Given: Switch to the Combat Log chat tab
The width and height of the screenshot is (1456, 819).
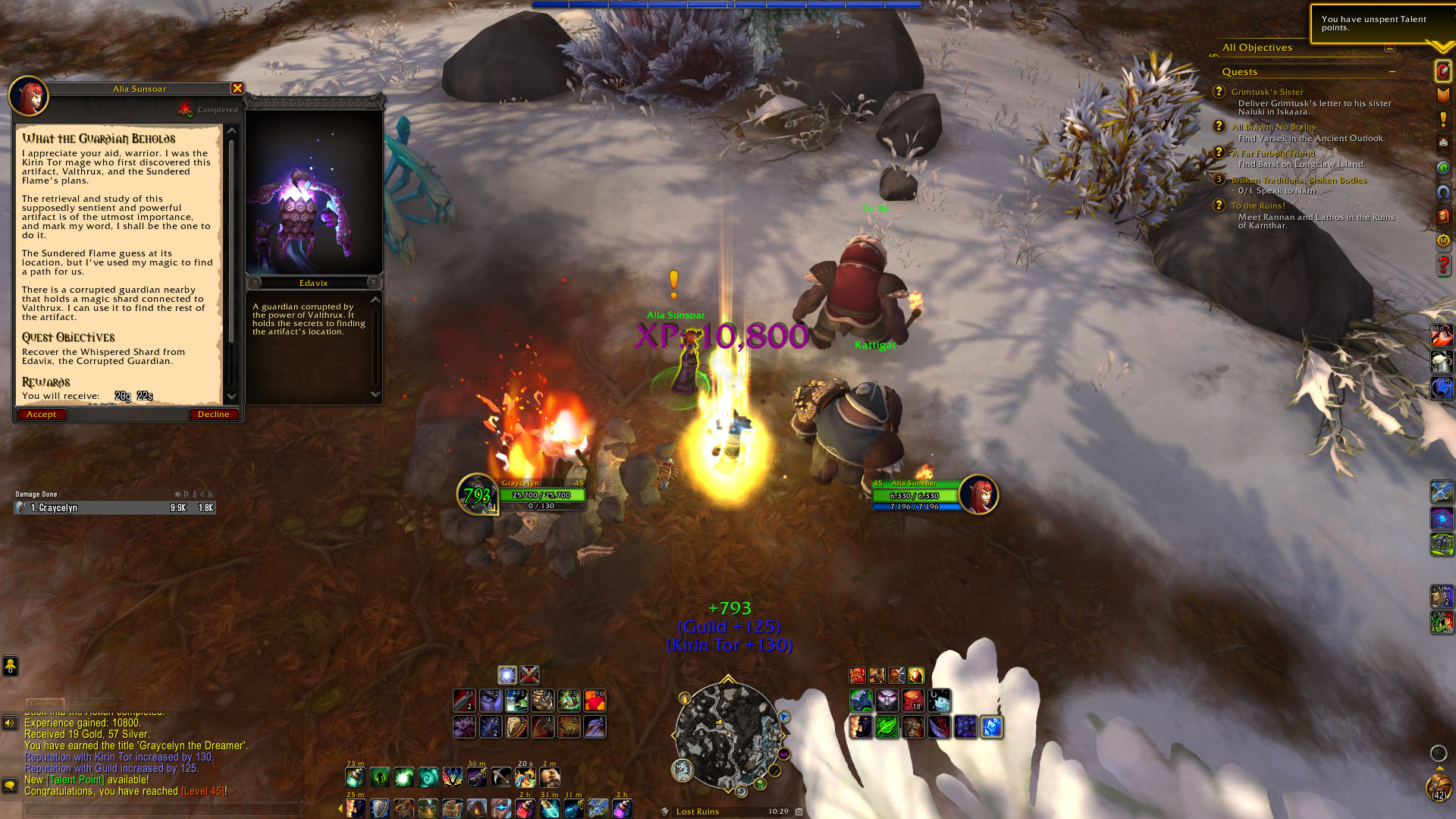Looking at the screenshot, I should [x=96, y=704].
